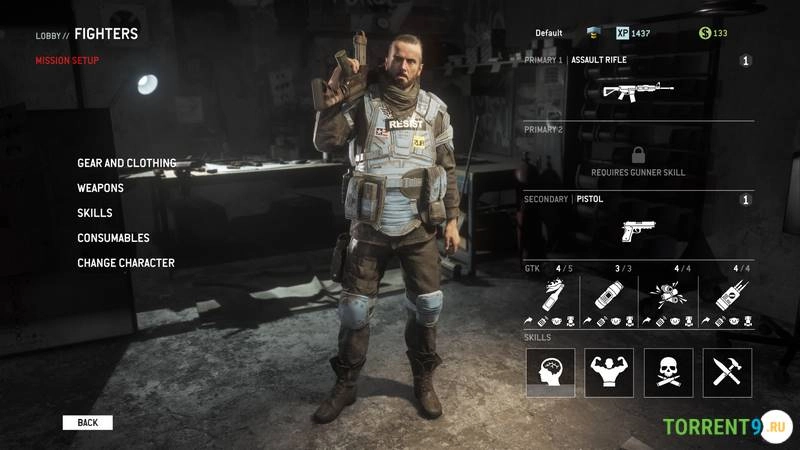
Task: Open the Gear and Clothing menu
Action: pyautogui.click(x=126, y=163)
